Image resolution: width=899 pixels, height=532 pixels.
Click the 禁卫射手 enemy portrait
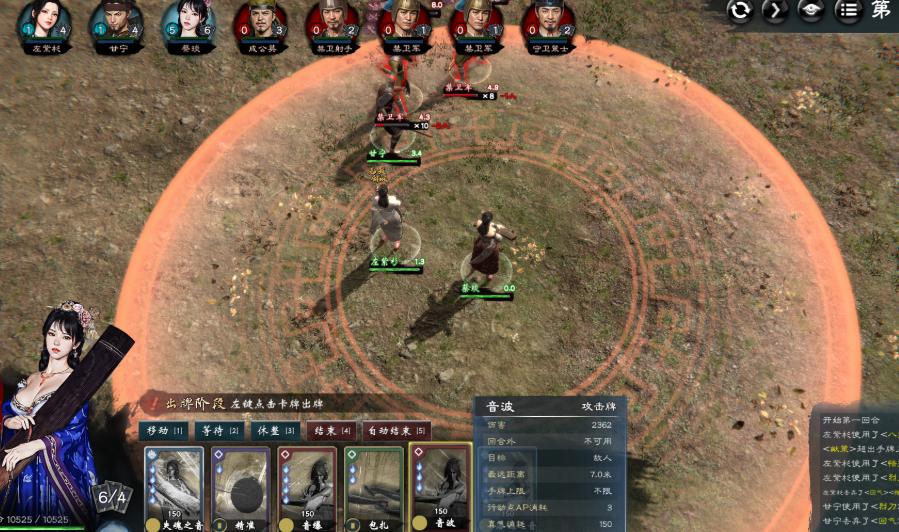[x=332, y=22]
